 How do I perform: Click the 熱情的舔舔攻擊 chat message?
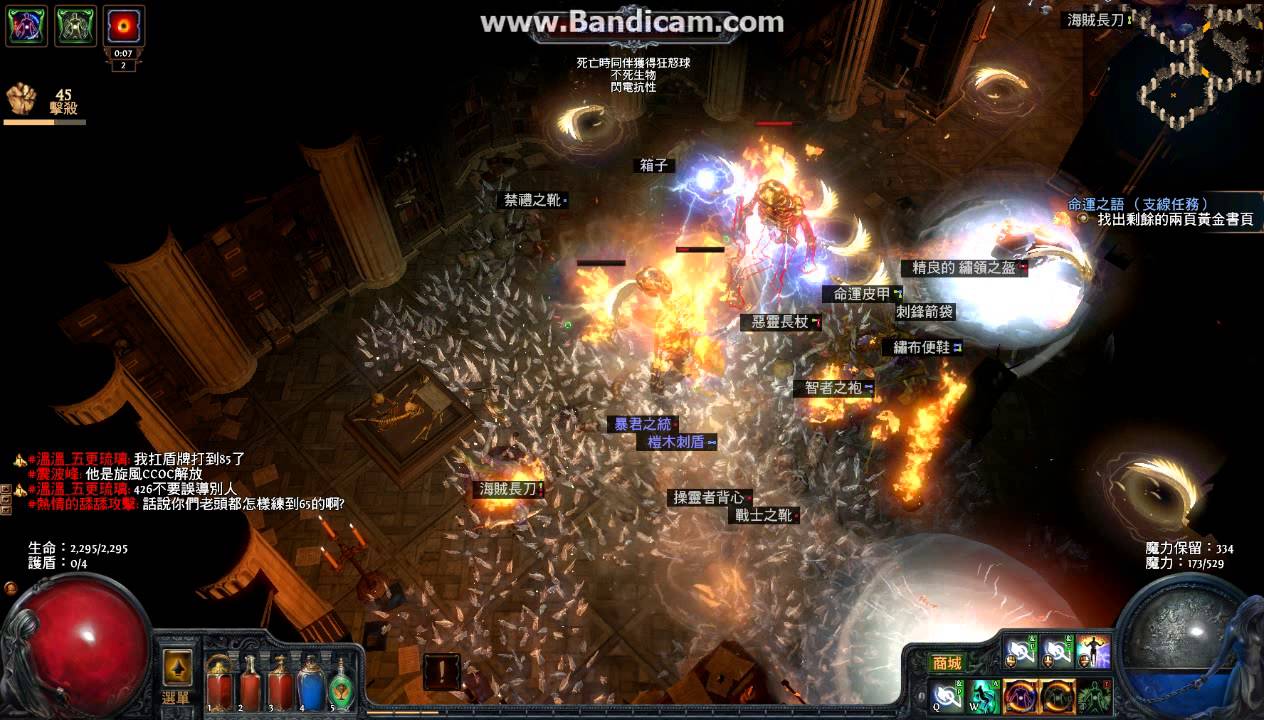(190, 503)
